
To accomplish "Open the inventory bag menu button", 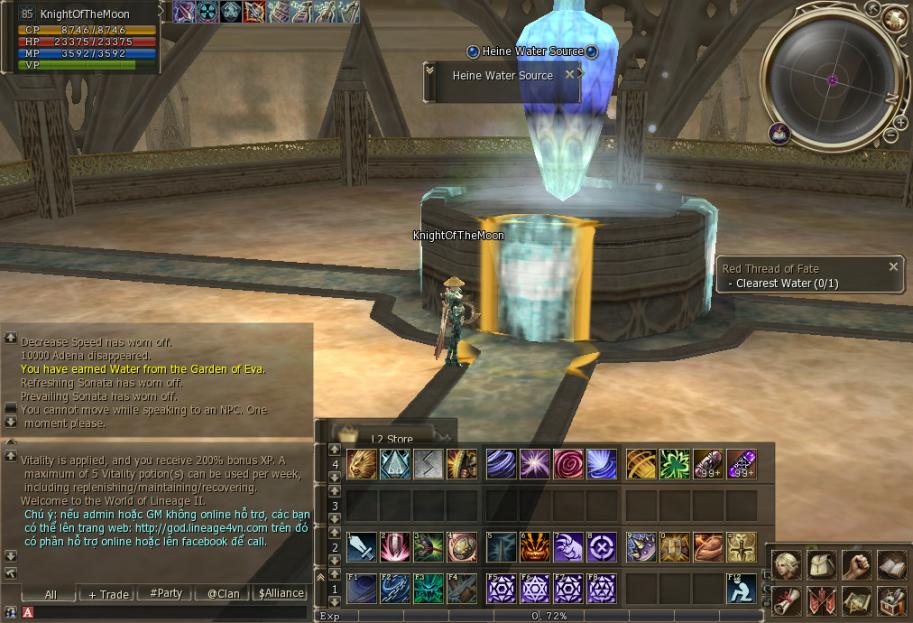I will point(821,565).
